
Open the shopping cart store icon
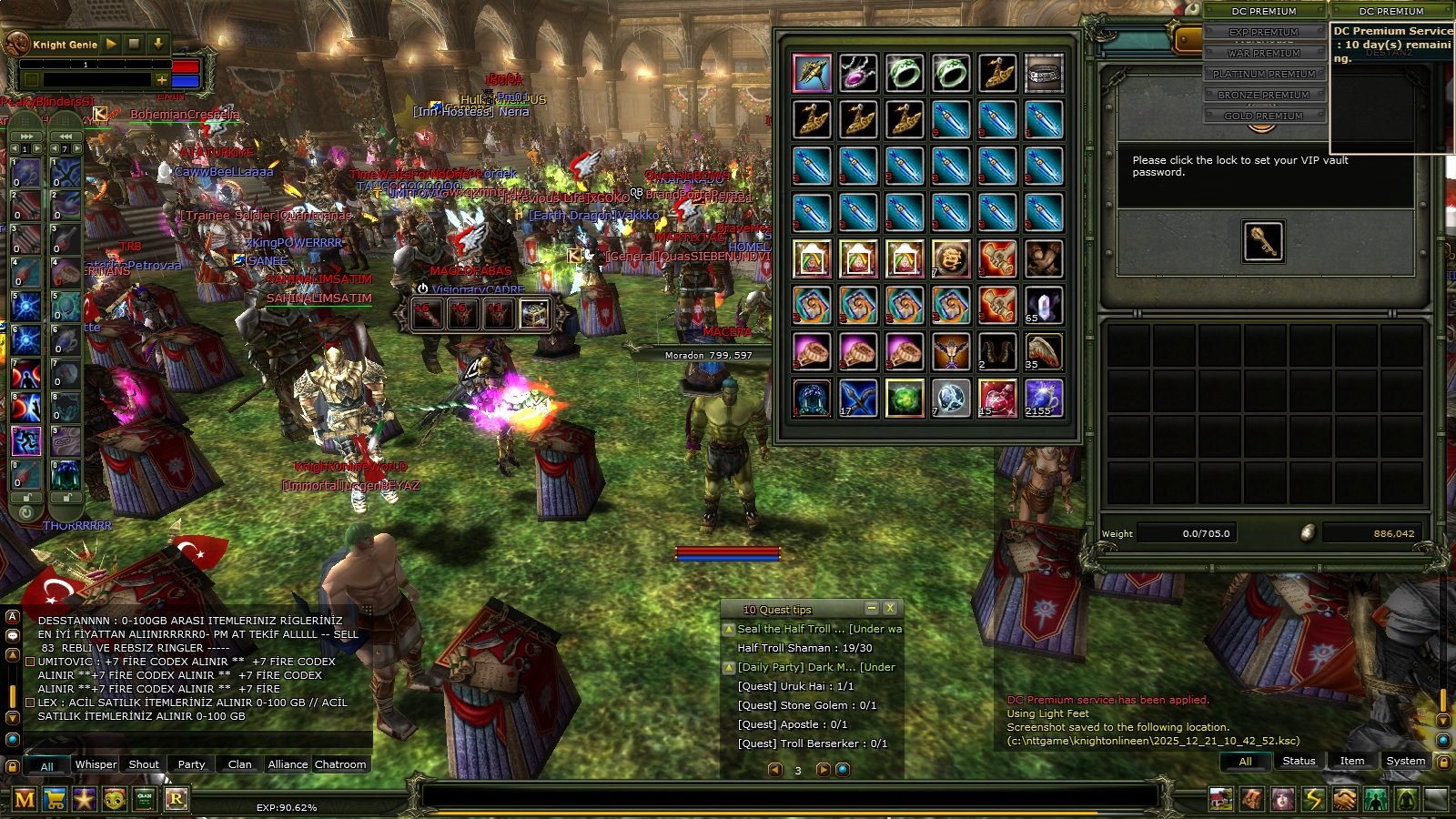tap(55, 799)
